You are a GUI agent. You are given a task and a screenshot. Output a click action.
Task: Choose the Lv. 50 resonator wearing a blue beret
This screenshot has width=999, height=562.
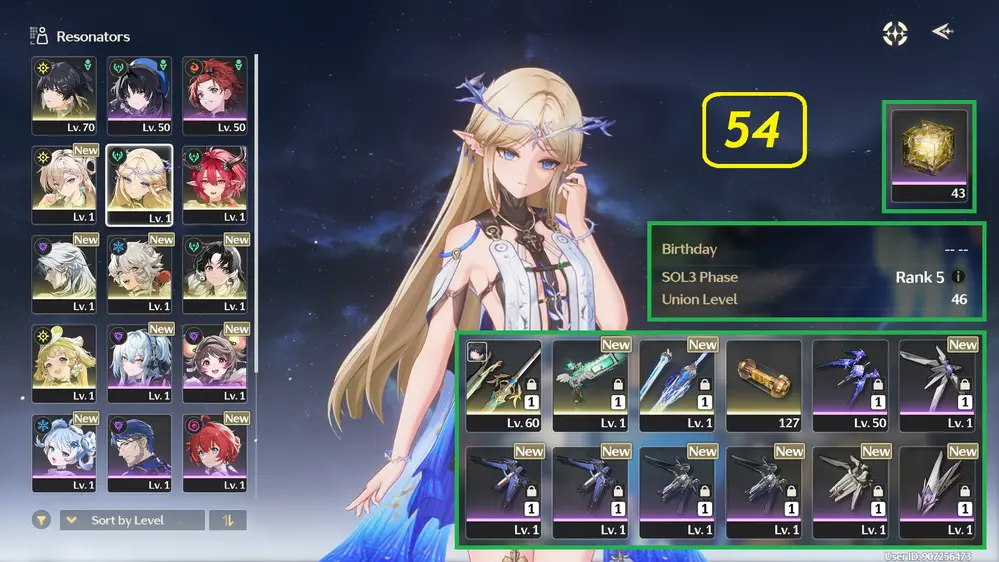click(x=139, y=94)
